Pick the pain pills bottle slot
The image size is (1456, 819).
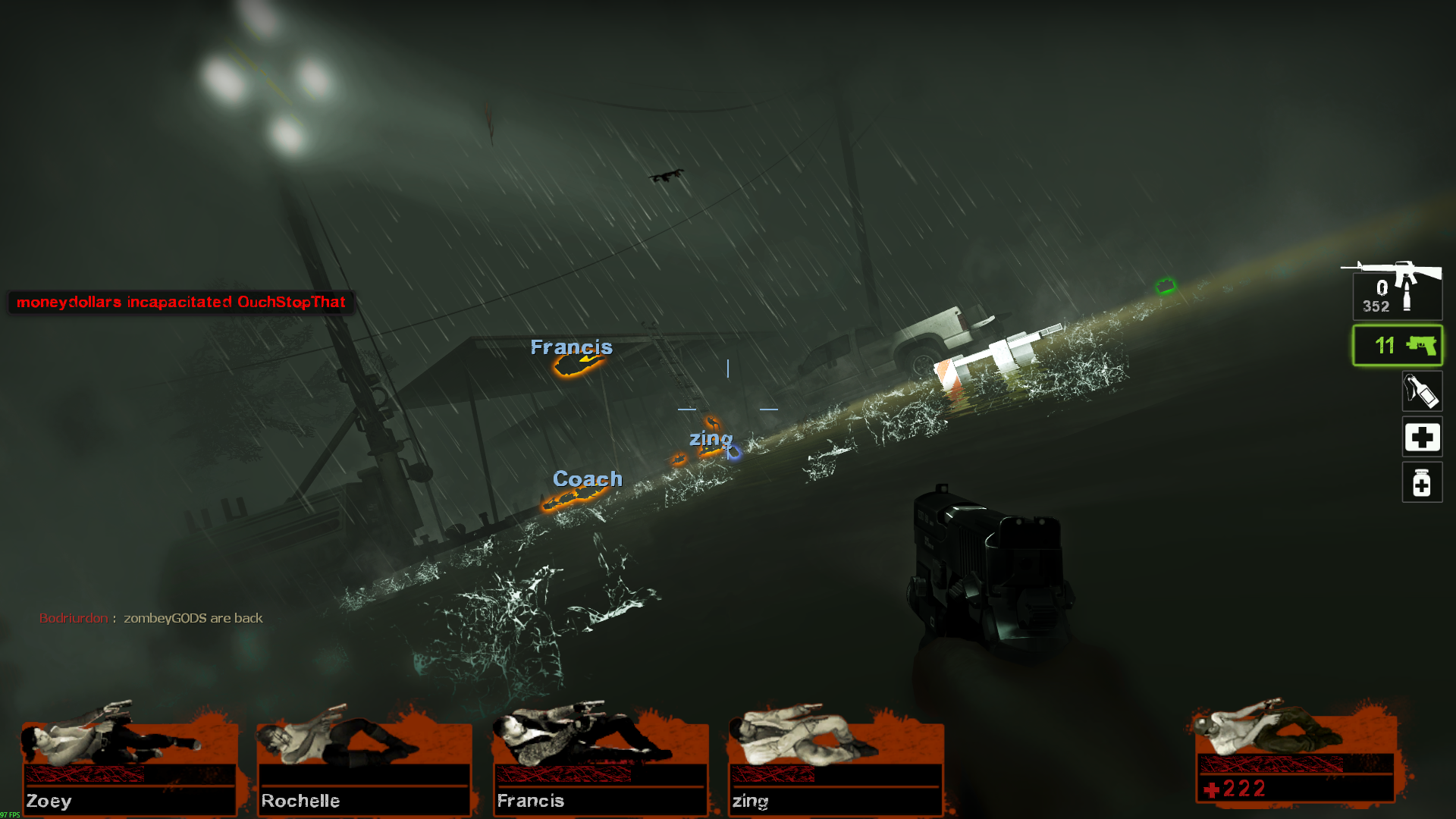[1422, 482]
